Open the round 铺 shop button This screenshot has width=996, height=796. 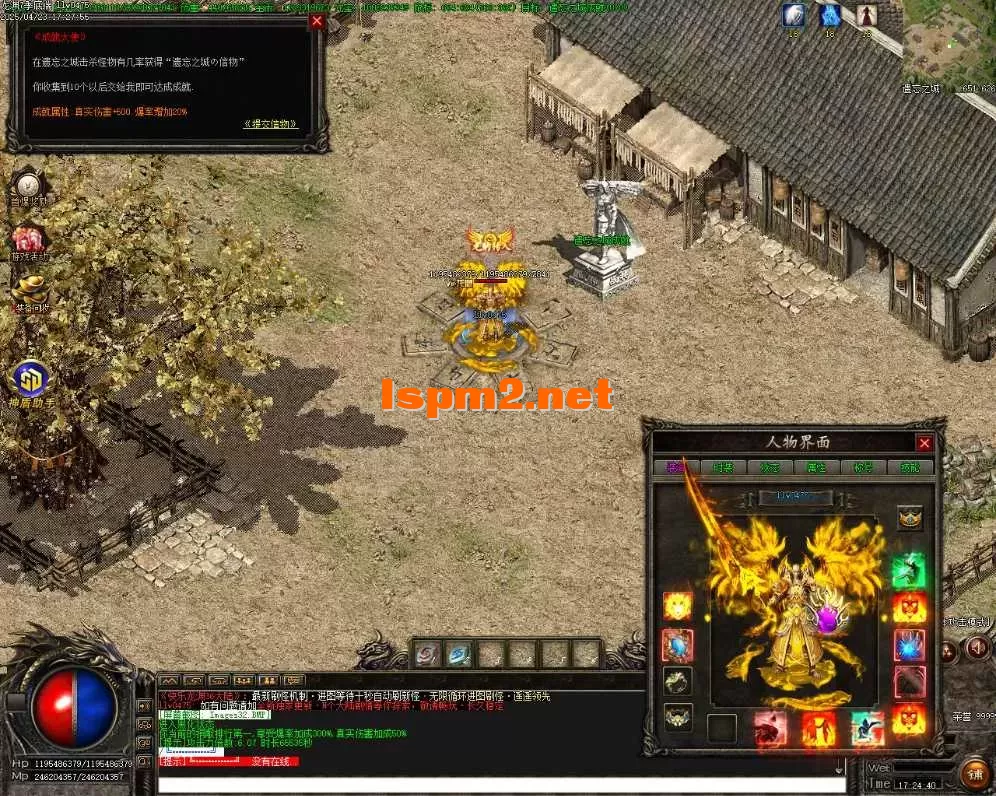click(x=975, y=773)
